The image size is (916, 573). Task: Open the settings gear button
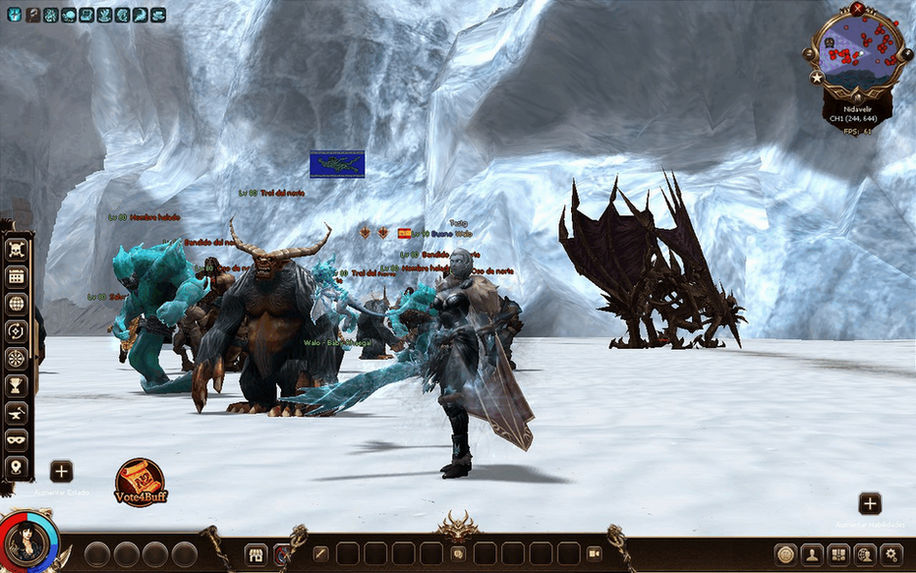coord(892,553)
